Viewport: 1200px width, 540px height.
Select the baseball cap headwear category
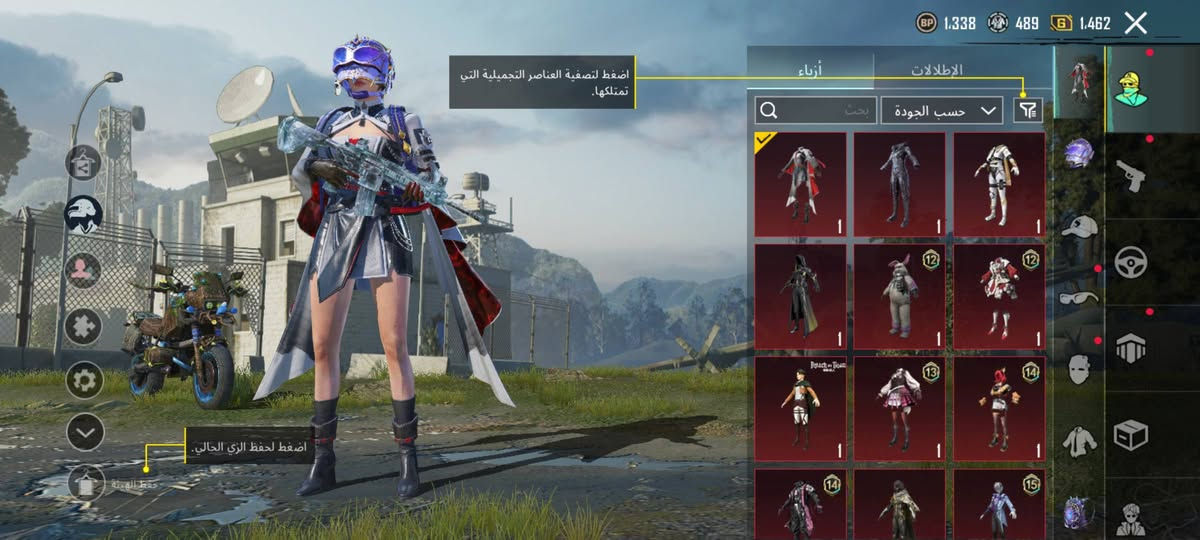pos(1079,227)
